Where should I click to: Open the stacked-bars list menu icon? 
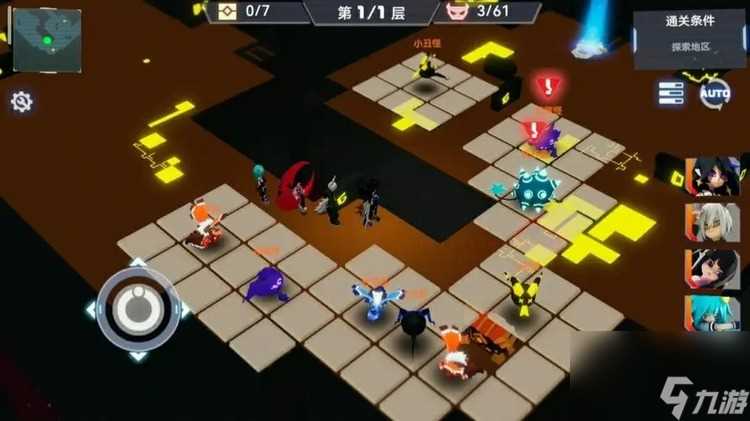coord(670,94)
